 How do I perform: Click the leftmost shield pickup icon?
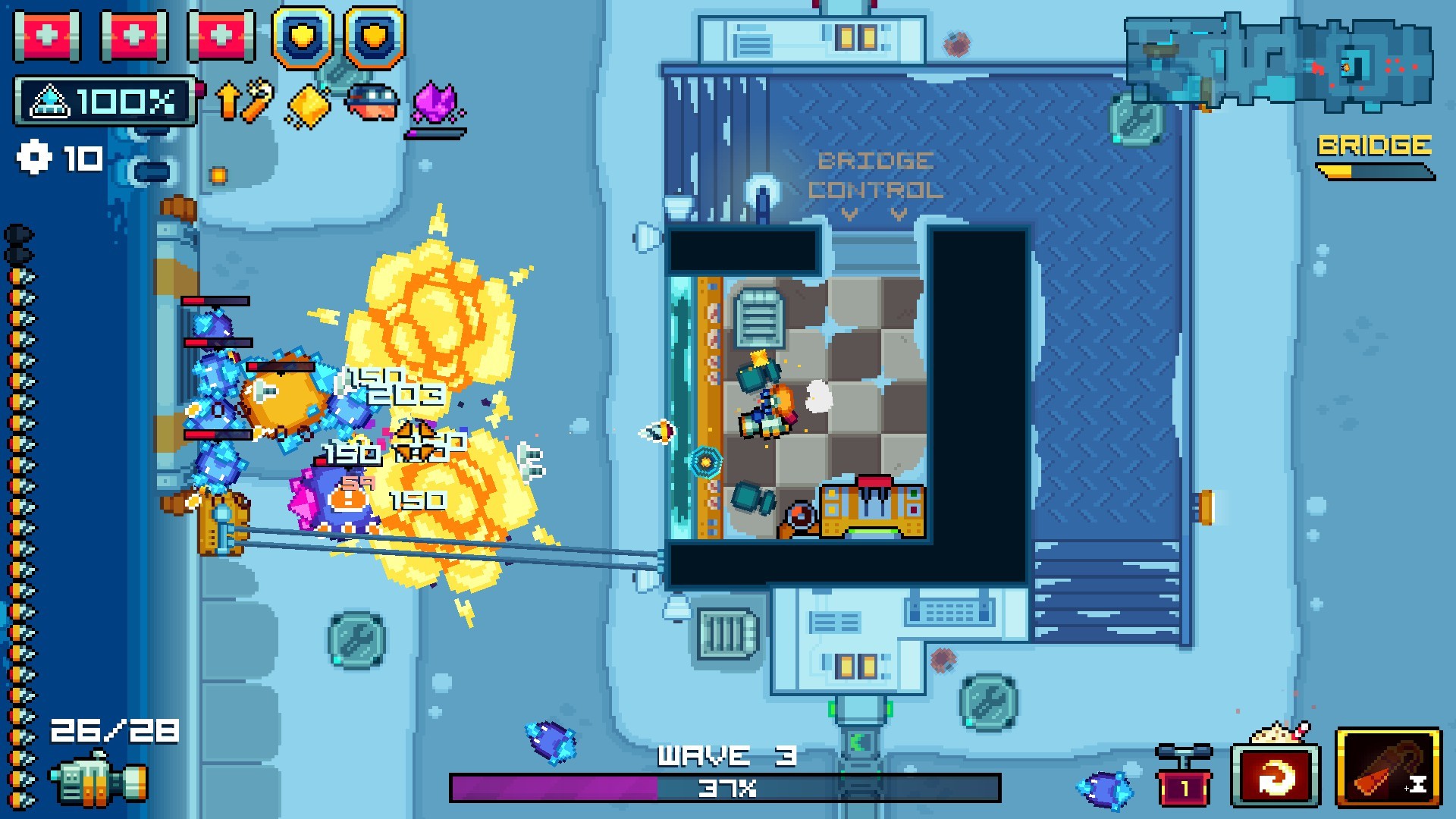point(303,36)
